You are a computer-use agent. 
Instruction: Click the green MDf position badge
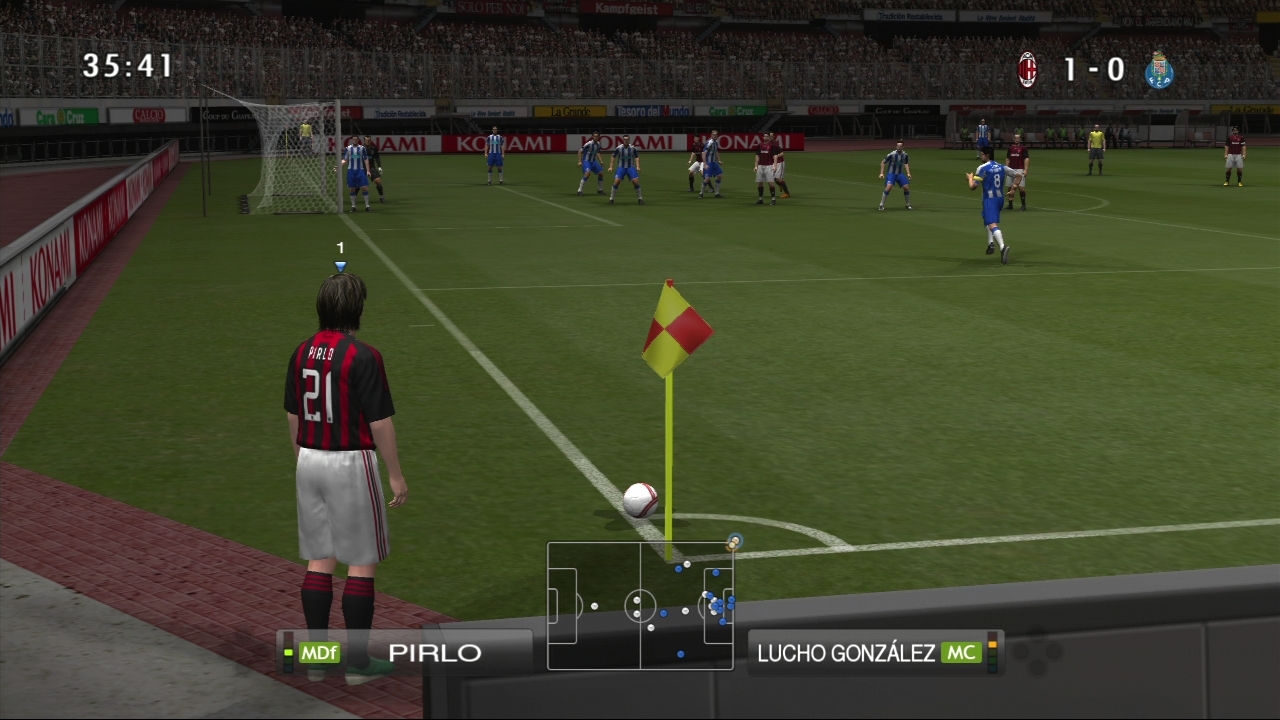[320, 653]
